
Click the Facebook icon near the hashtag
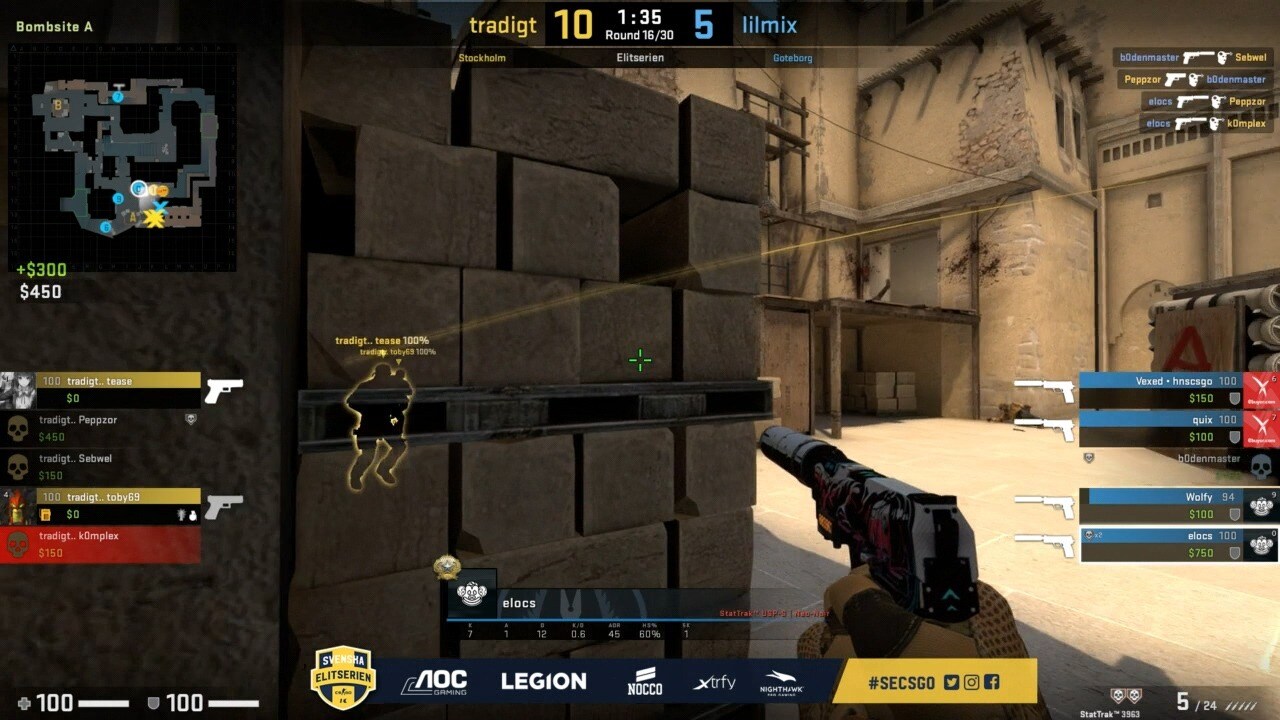click(991, 681)
